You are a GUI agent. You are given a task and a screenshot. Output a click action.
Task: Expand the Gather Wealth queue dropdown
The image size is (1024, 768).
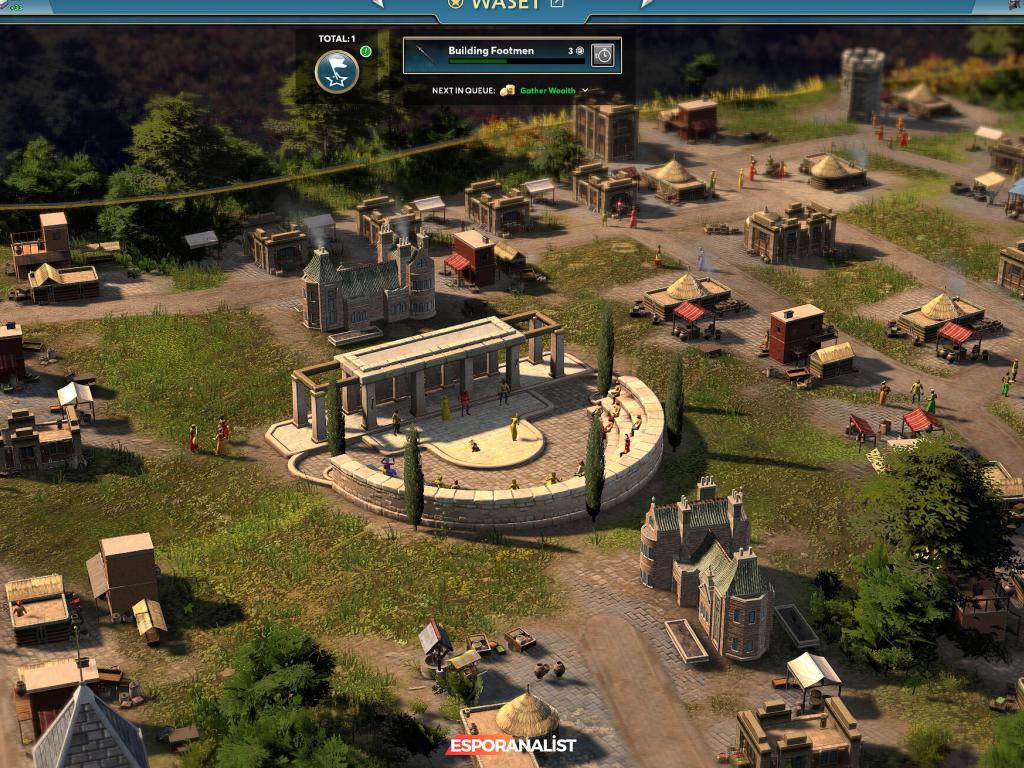(x=585, y=91)
